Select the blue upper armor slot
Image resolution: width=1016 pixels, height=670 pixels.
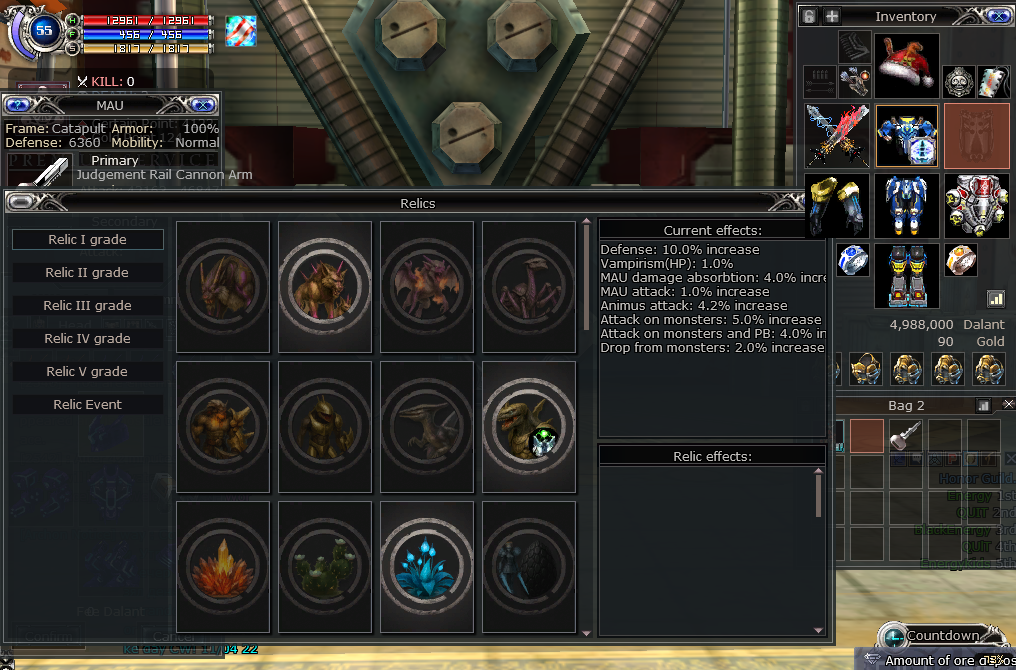pyautogui.click(x=907, y=135)
